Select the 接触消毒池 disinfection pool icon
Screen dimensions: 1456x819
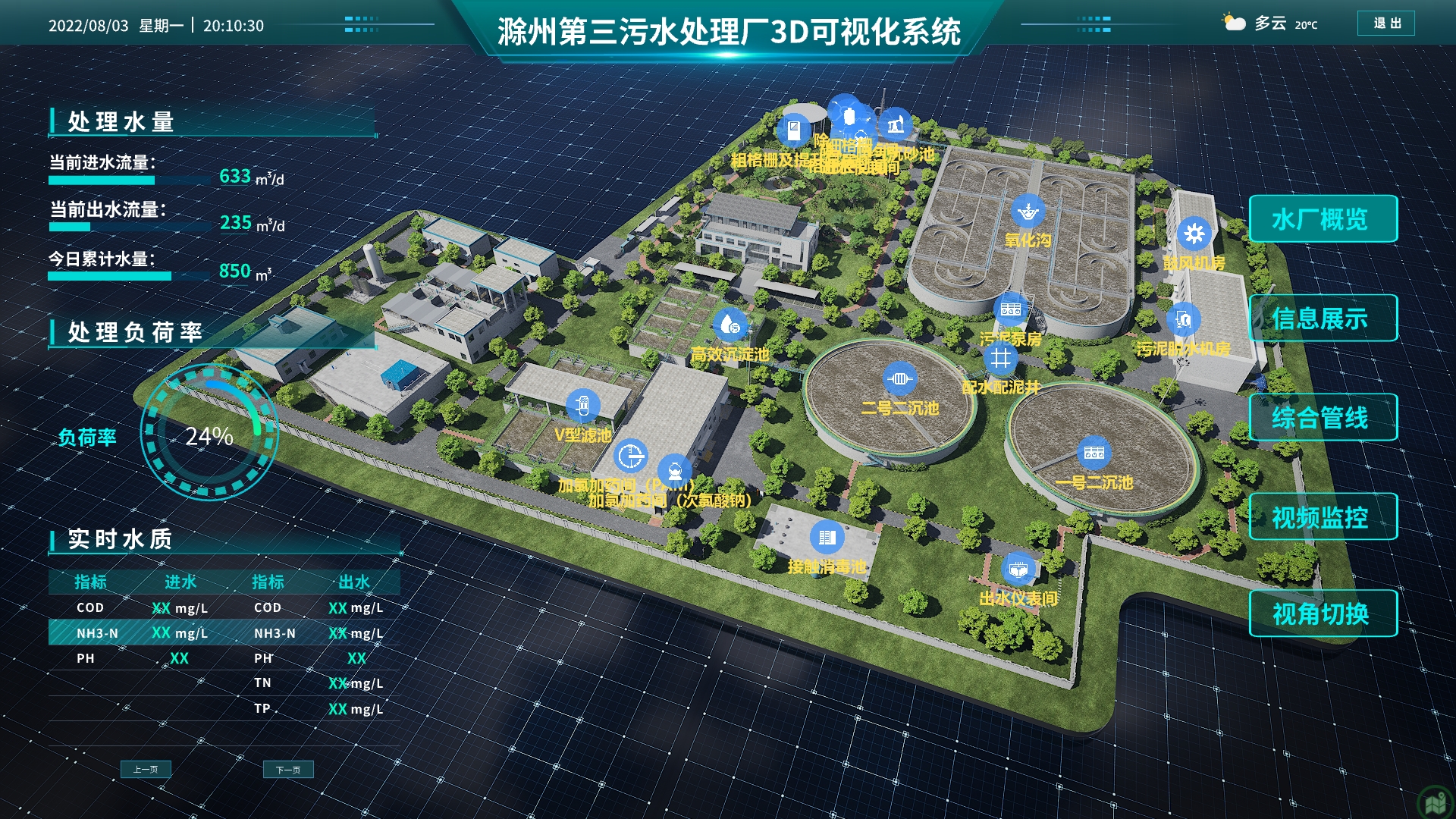click(827, 536)
